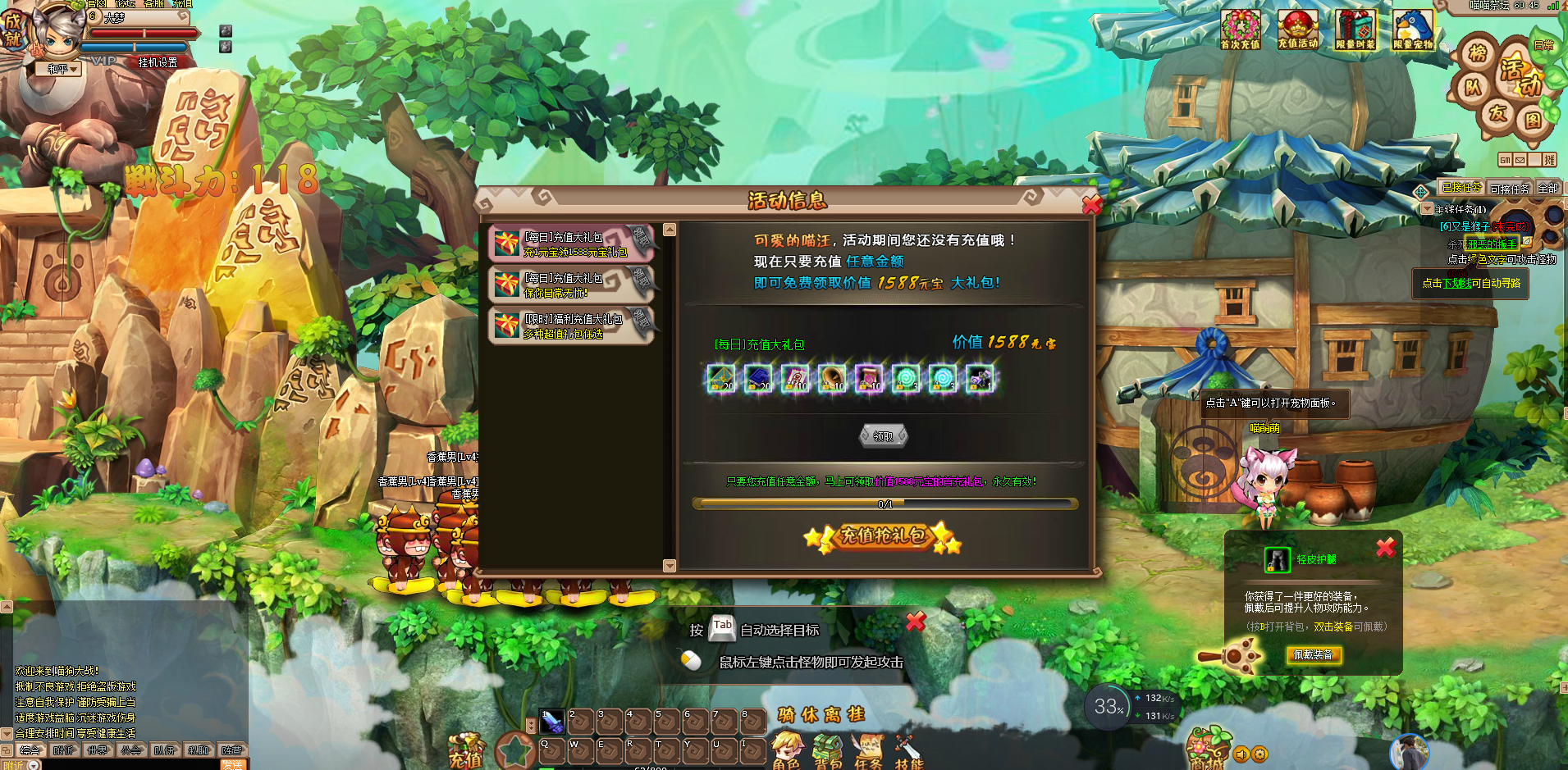Open the 榜 ranking button

(x=1478, y=54)
